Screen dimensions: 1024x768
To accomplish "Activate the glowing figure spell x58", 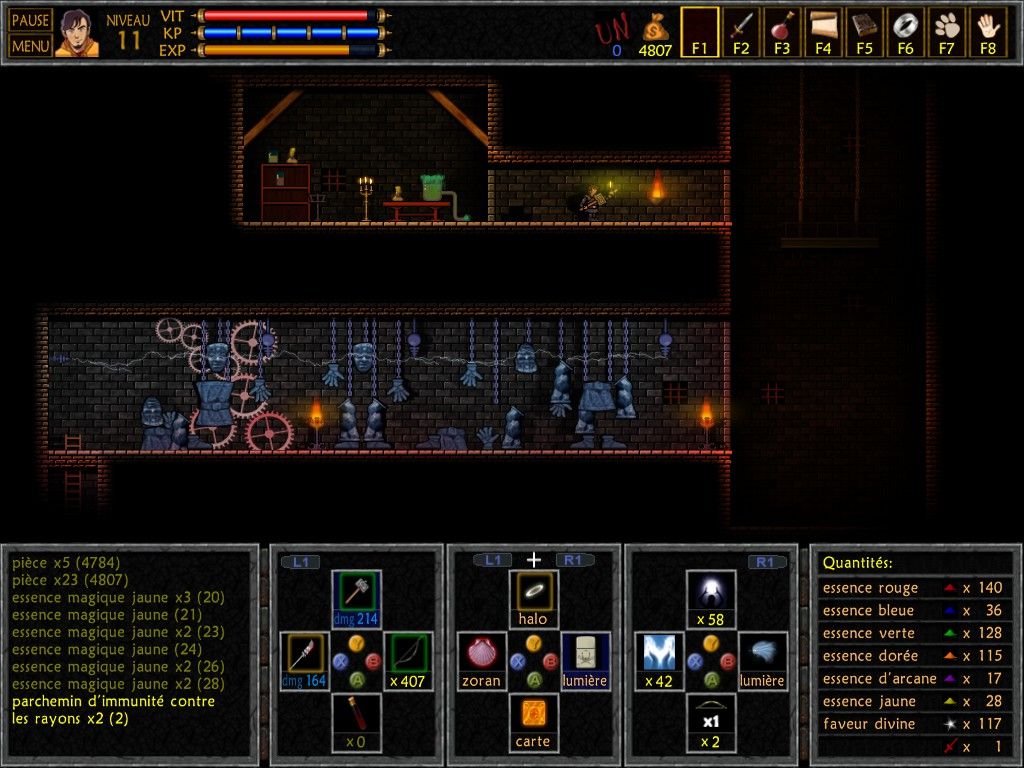I will point(711,597).
